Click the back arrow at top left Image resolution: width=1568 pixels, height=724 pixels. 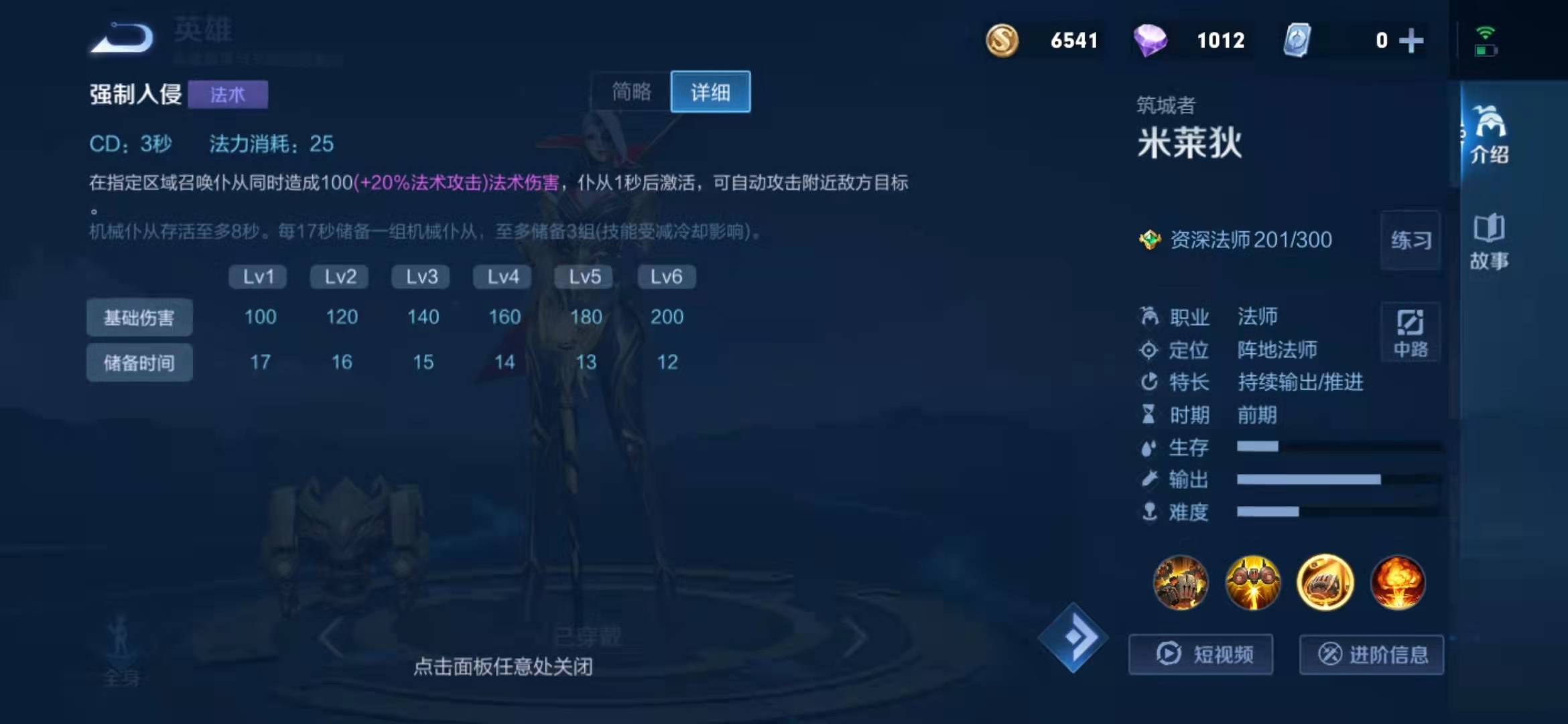click(121, 37)
